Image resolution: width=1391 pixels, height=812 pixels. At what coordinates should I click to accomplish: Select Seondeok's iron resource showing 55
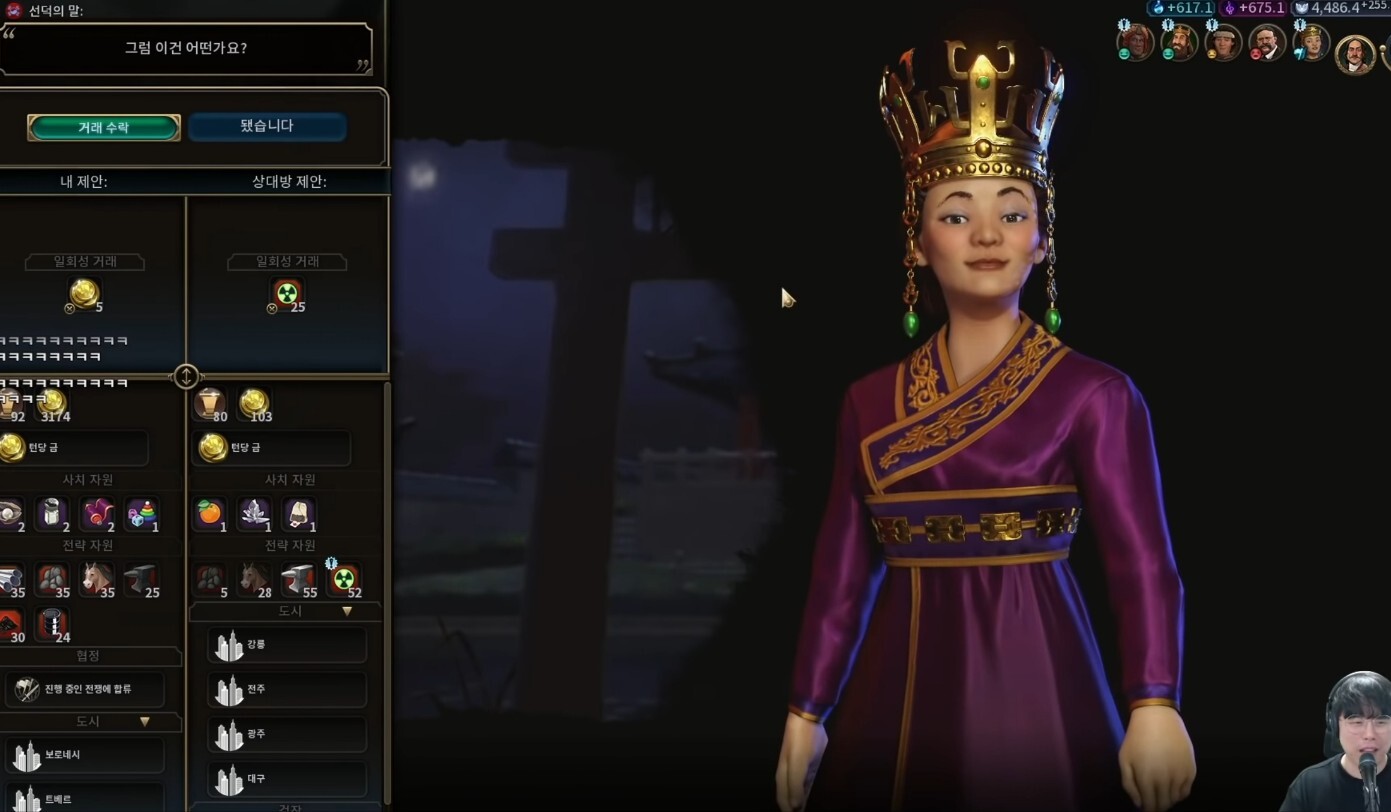tap(299, 579)
